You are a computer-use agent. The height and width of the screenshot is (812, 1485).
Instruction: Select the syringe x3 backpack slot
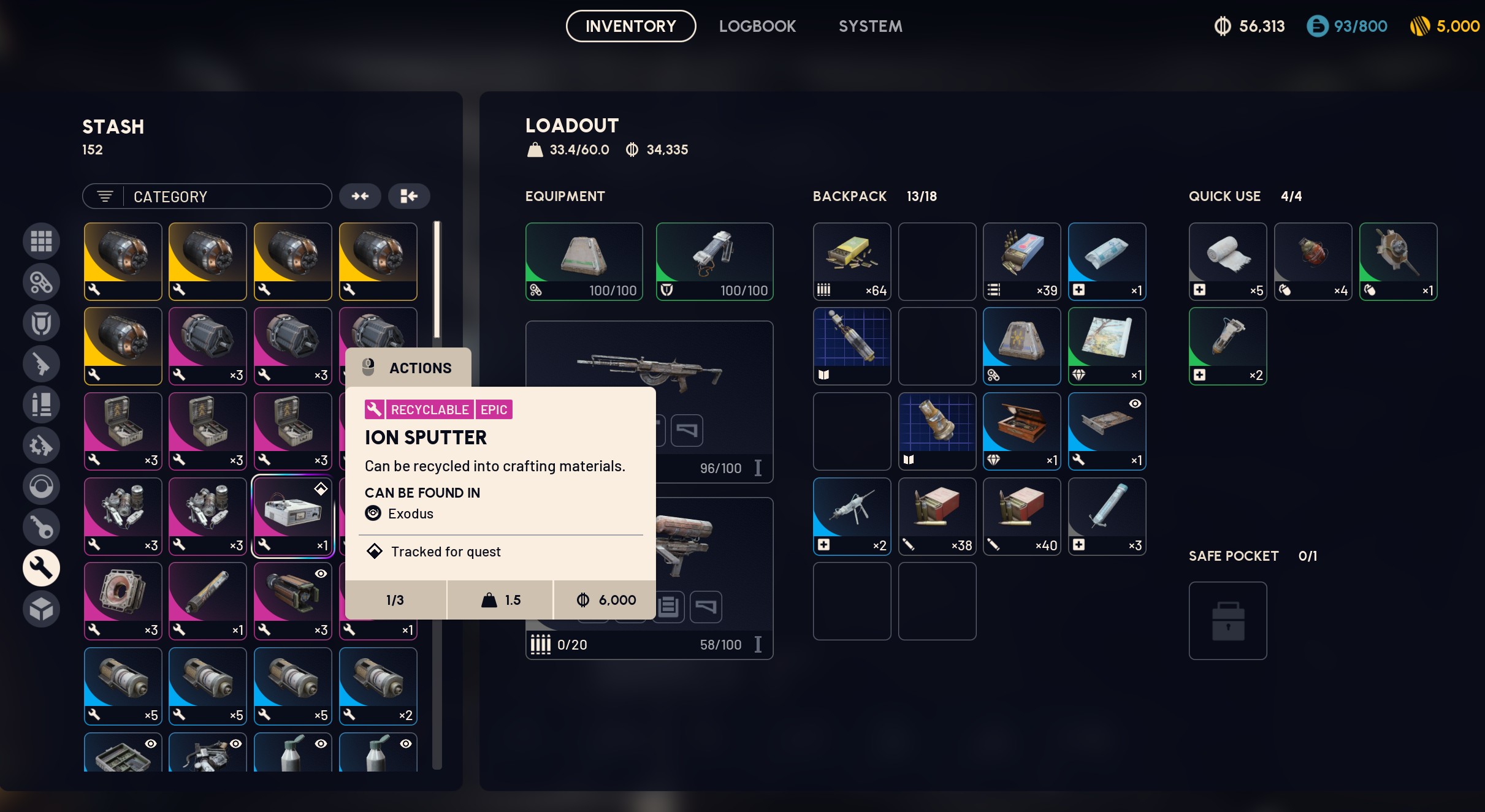point(1107,516)
